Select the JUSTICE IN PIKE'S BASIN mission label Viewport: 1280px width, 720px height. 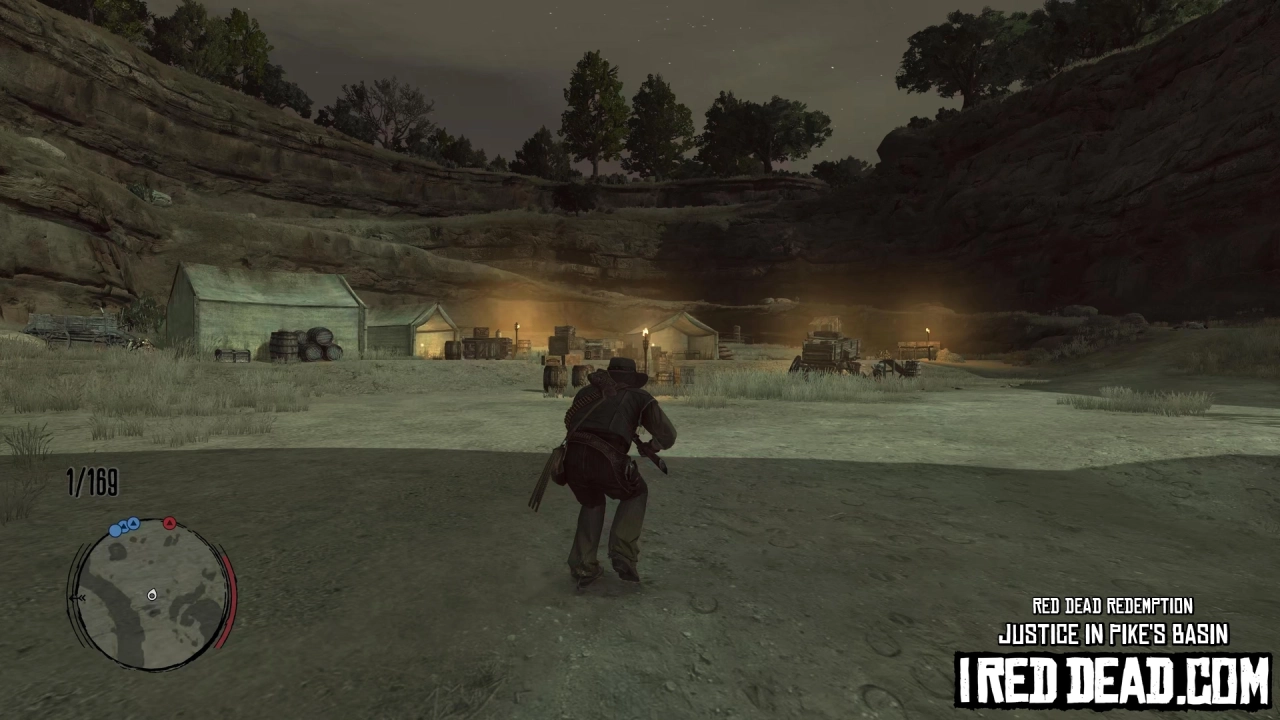(x=1113, y=633)
